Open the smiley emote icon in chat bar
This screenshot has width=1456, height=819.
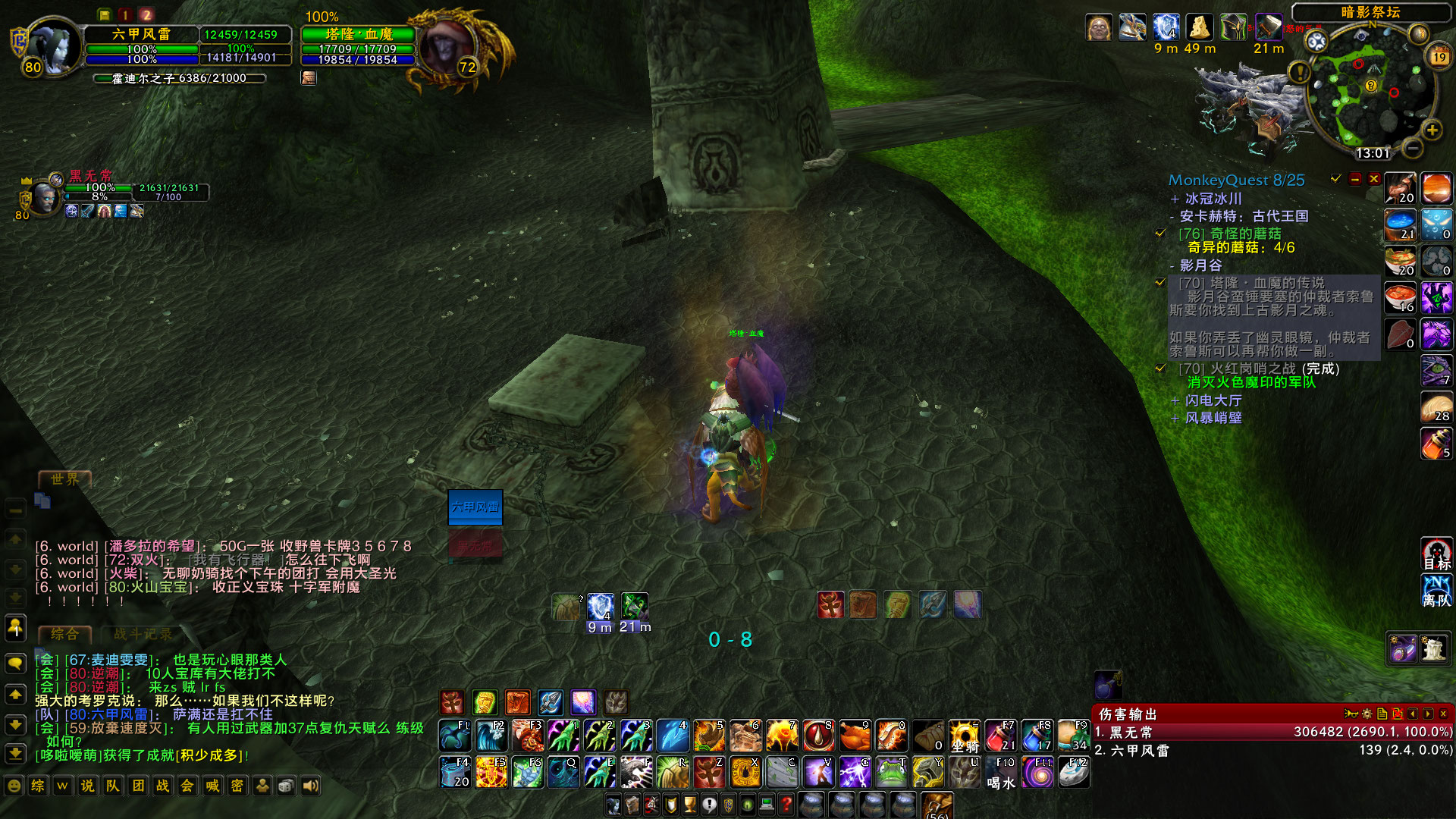14,786
